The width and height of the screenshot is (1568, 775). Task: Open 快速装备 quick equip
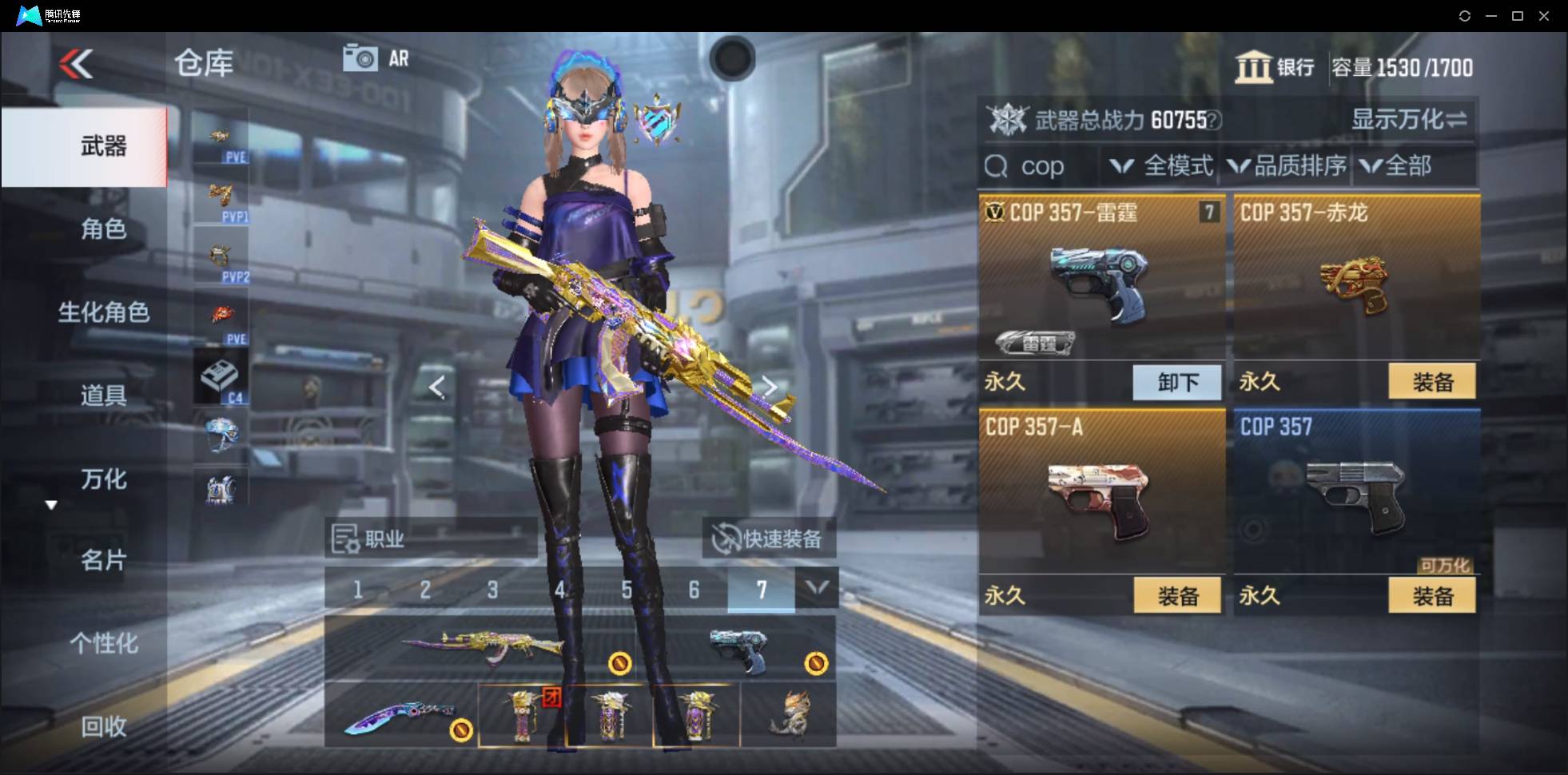click(769, 539)
